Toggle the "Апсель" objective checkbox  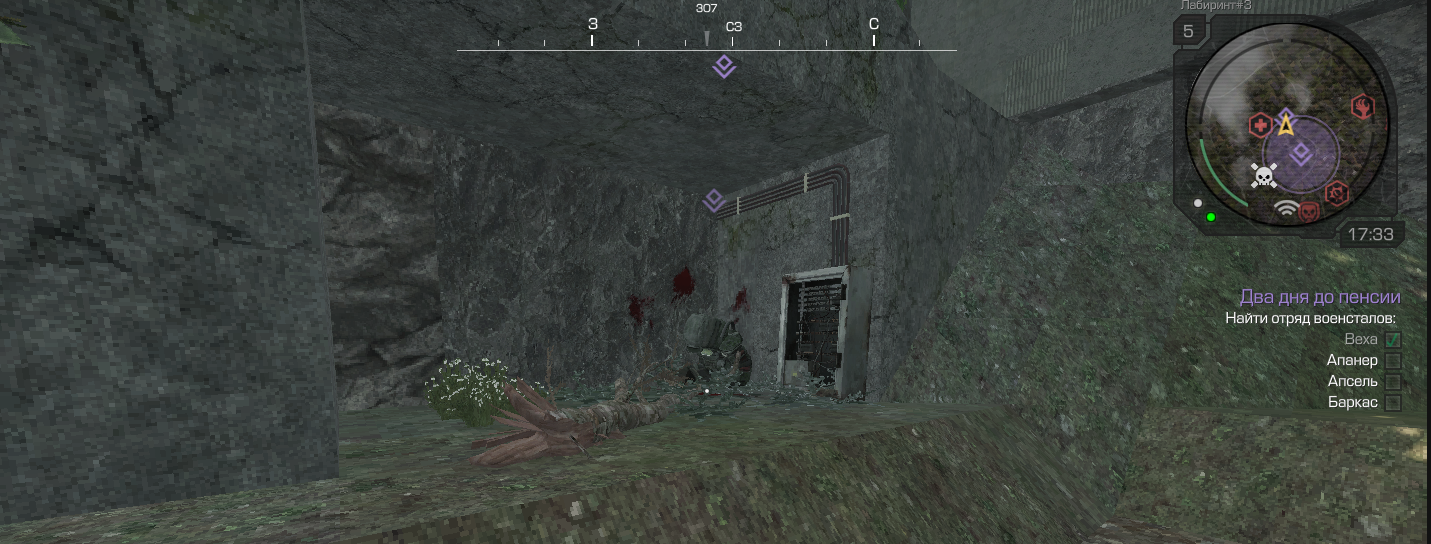(x=1392, y=382)
